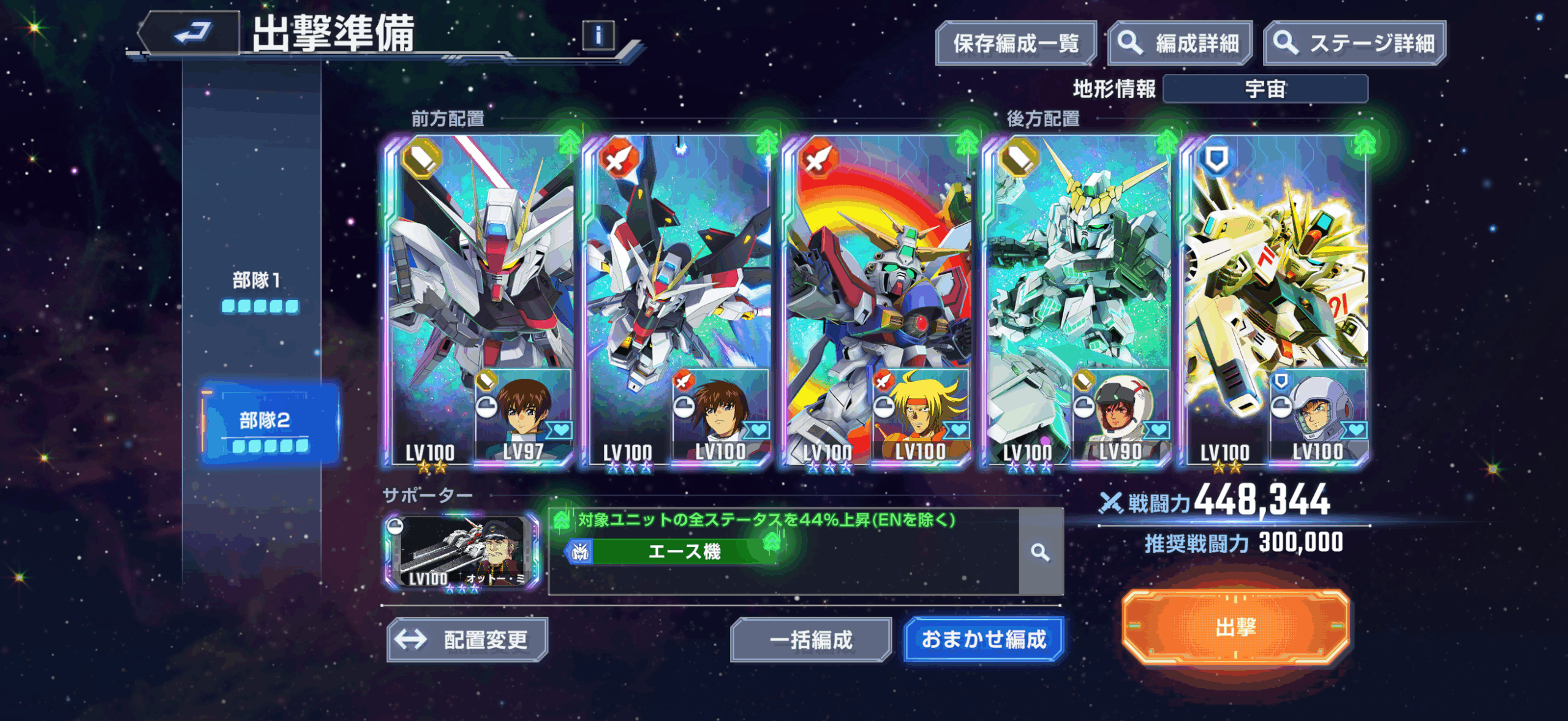
Task: Select the 部隊2 squad tab
Action: 268,425
